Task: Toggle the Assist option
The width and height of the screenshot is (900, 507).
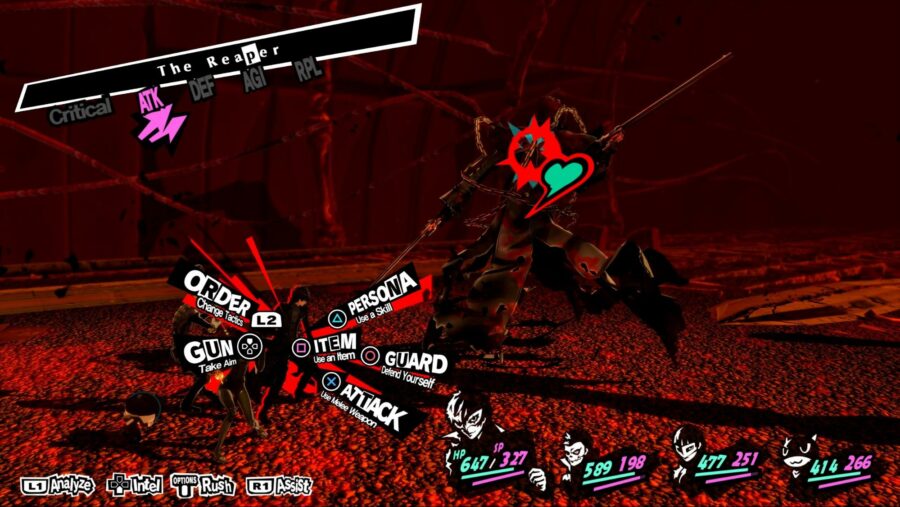Action: tap(279, 487)
